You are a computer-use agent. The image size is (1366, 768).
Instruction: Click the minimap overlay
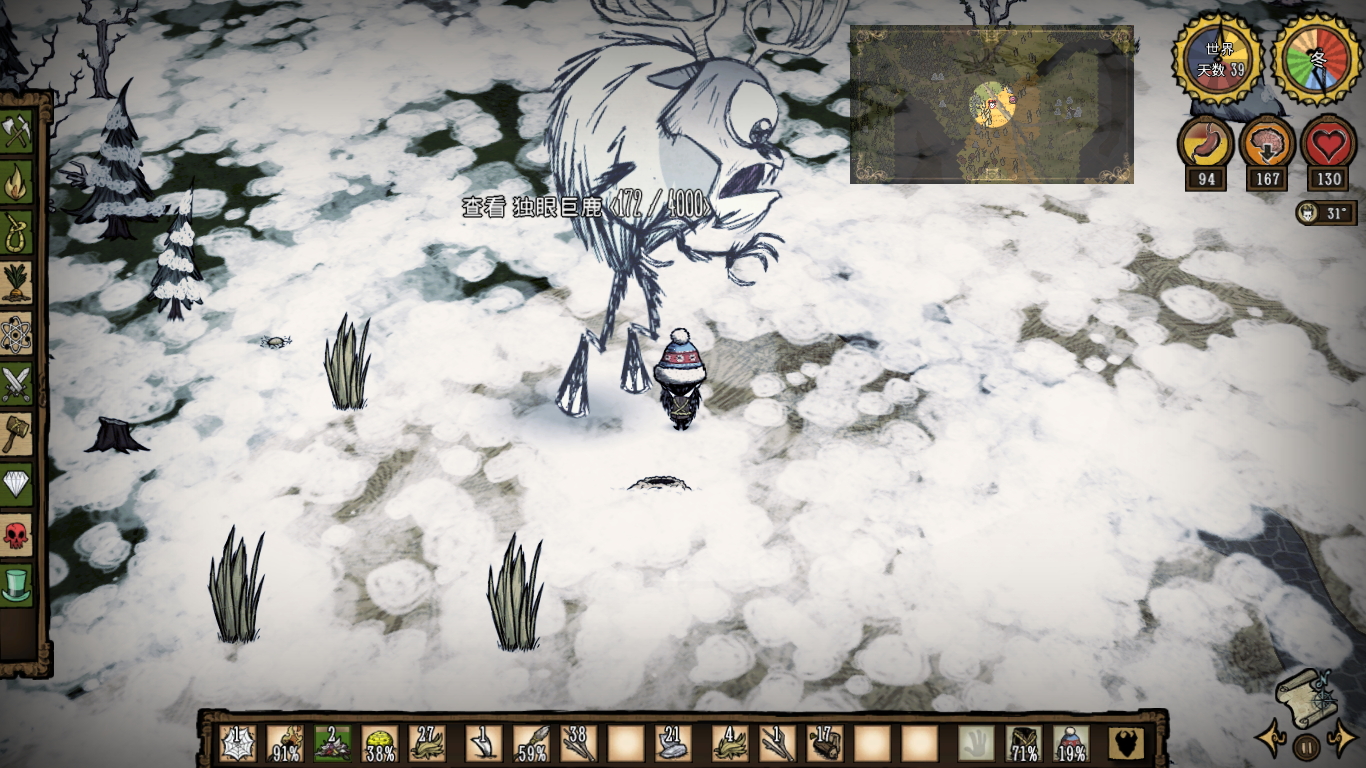tap(991, 105)
